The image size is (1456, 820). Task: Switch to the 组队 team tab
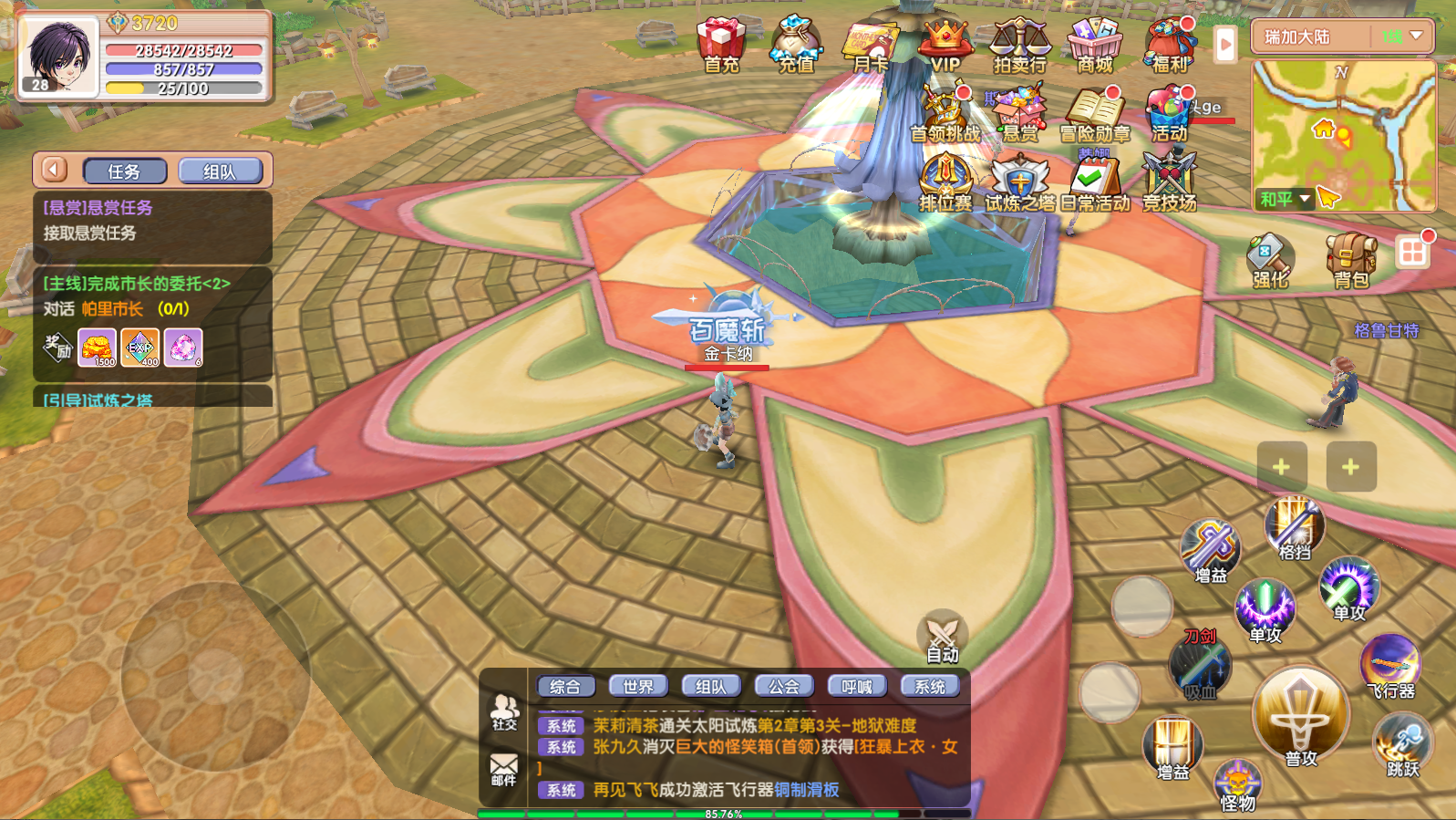pyautogui.click(x=220, y=171)
